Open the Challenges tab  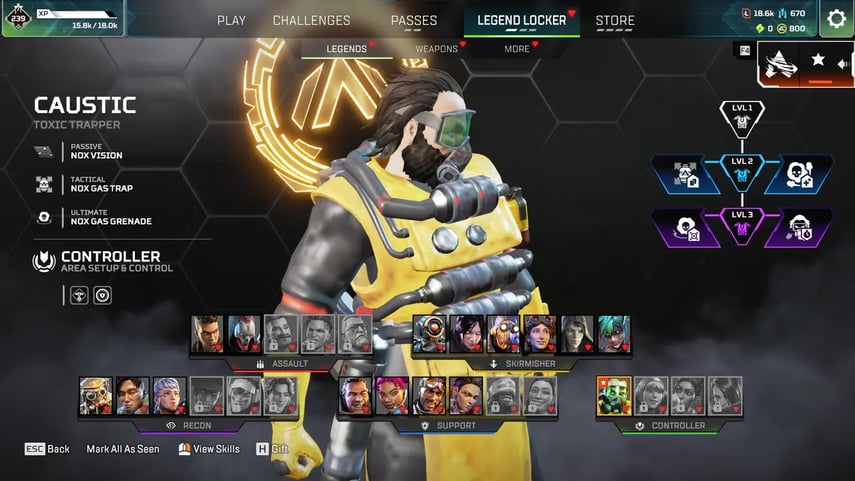point(311,20)
